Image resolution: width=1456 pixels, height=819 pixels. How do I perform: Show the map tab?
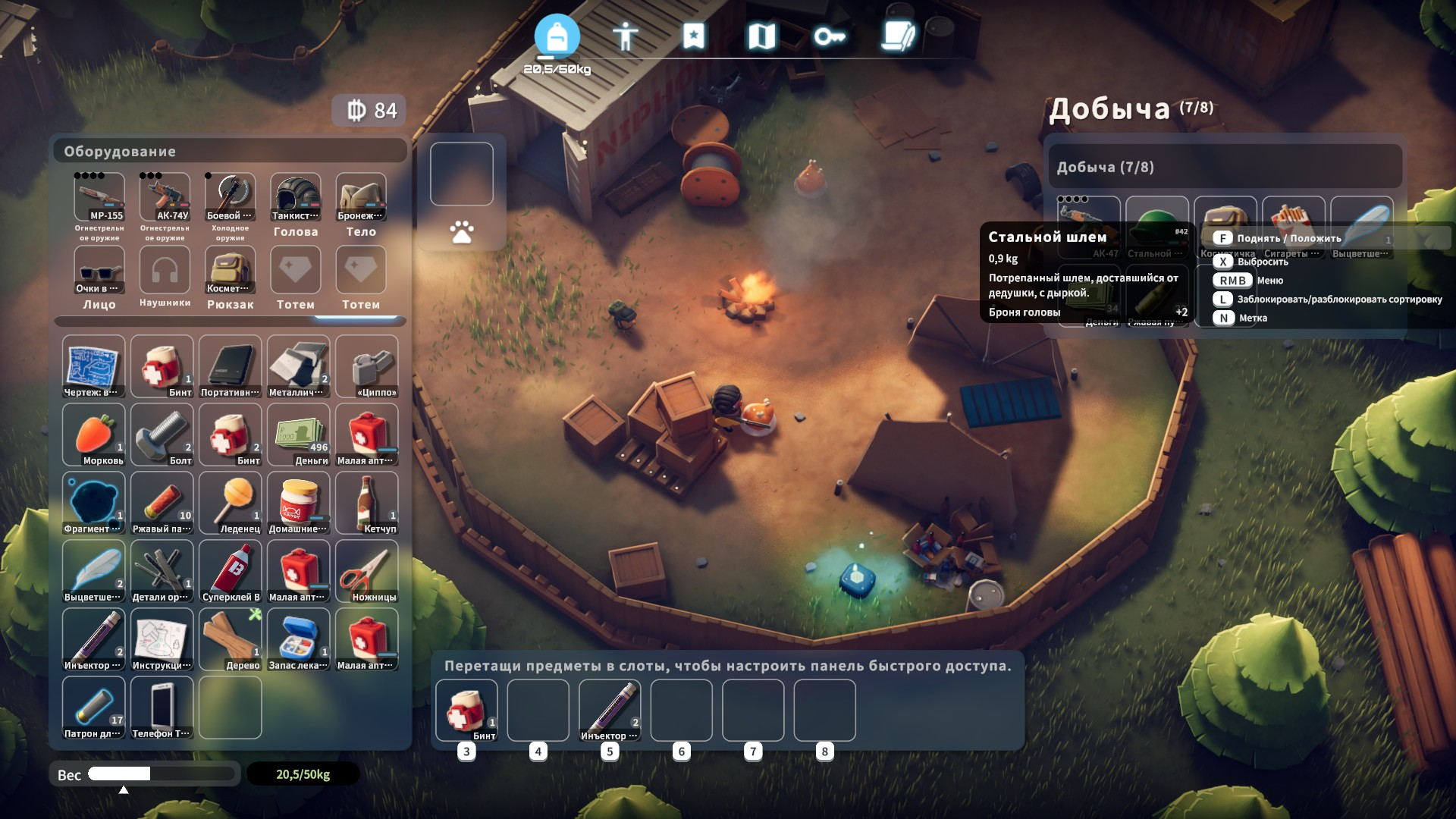[761, 36]
